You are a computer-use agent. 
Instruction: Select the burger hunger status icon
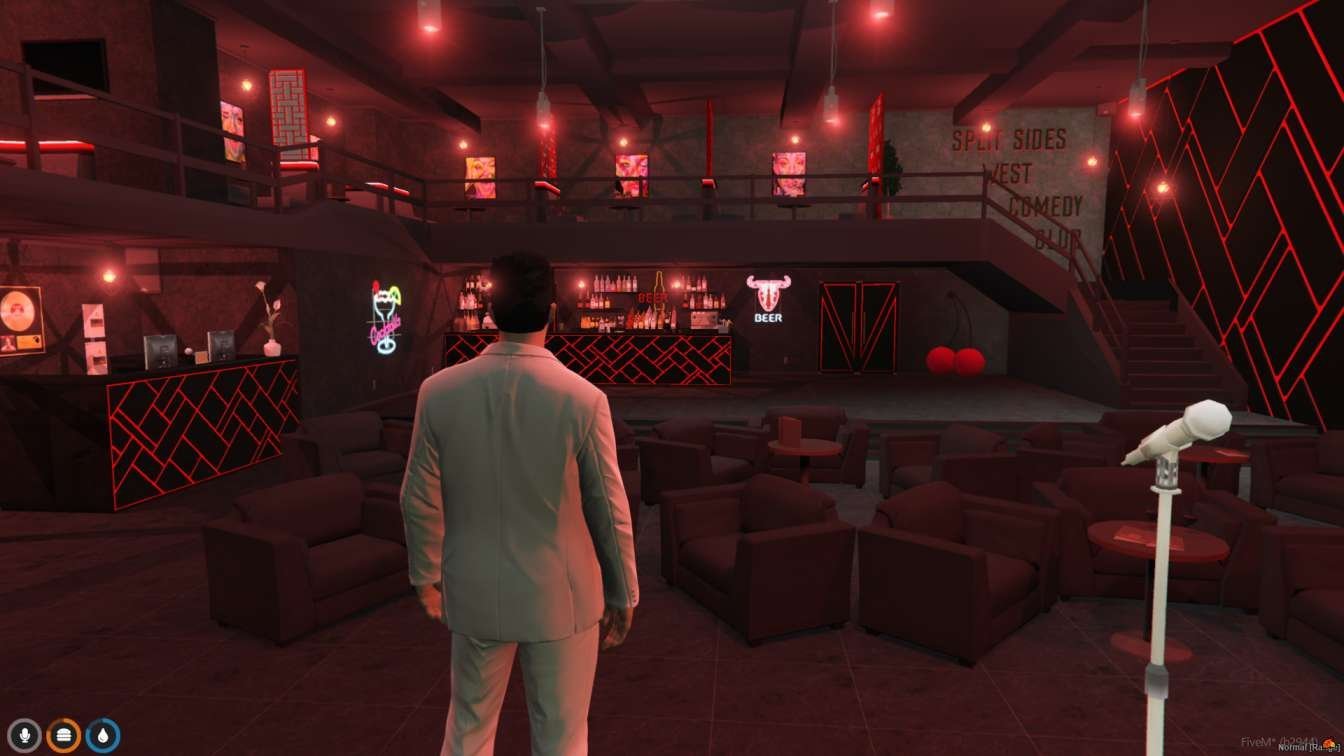click(x=63, y=736)
